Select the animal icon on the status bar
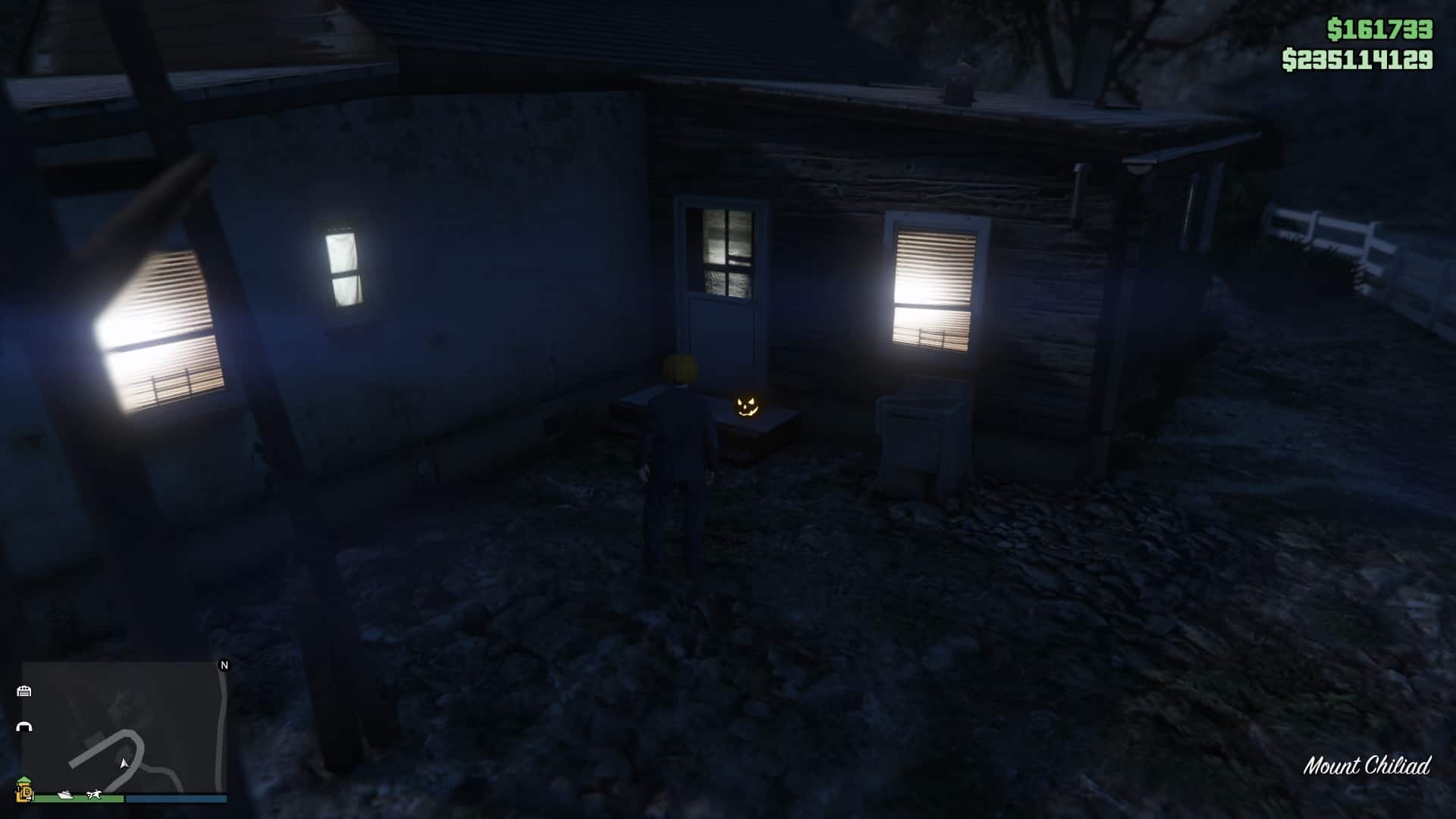The width and height of the screenshot is (1456, 819). point(94,794)
